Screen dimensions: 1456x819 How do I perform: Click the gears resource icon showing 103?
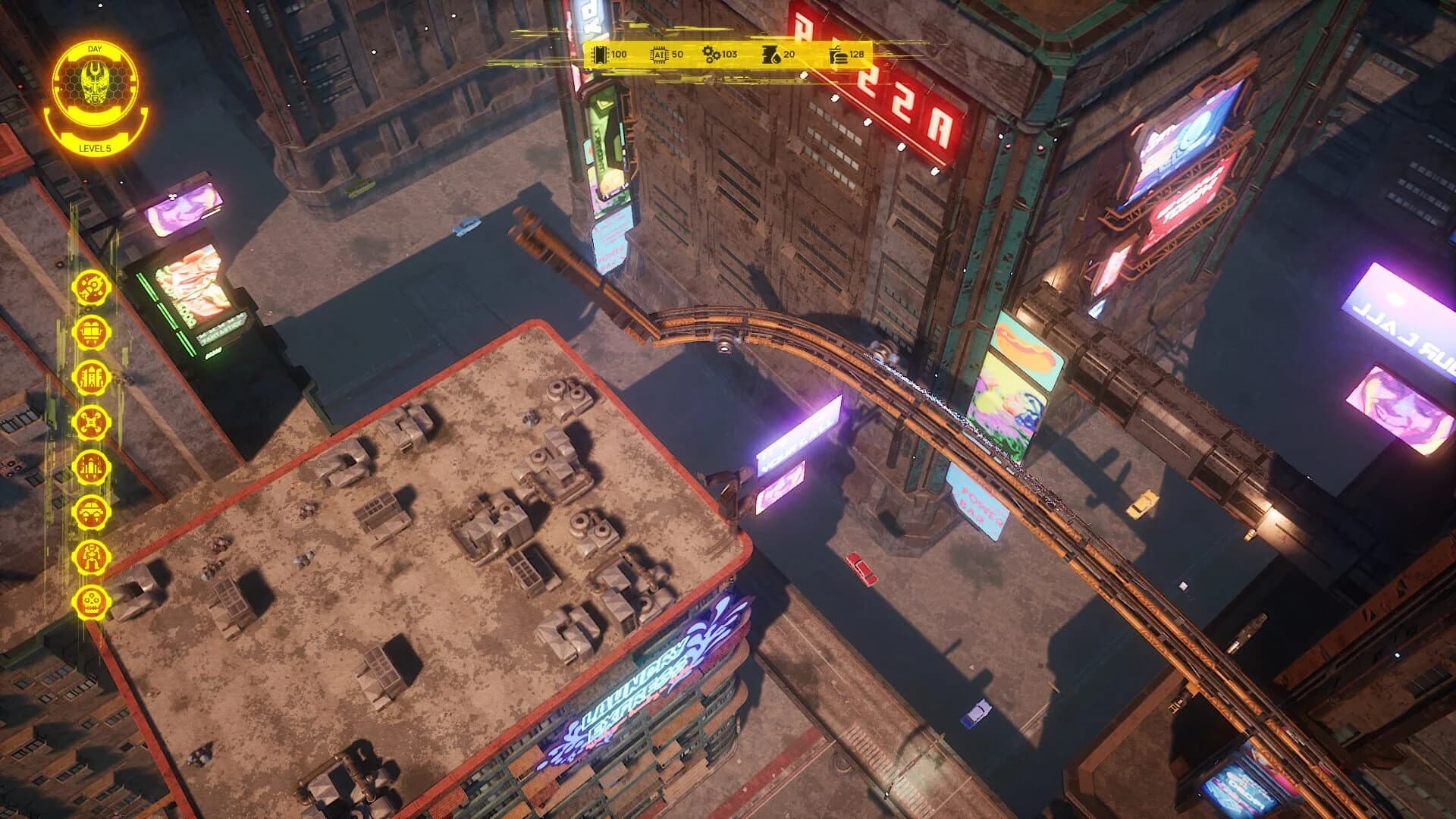pyautogui.click(x=711, y=54)
